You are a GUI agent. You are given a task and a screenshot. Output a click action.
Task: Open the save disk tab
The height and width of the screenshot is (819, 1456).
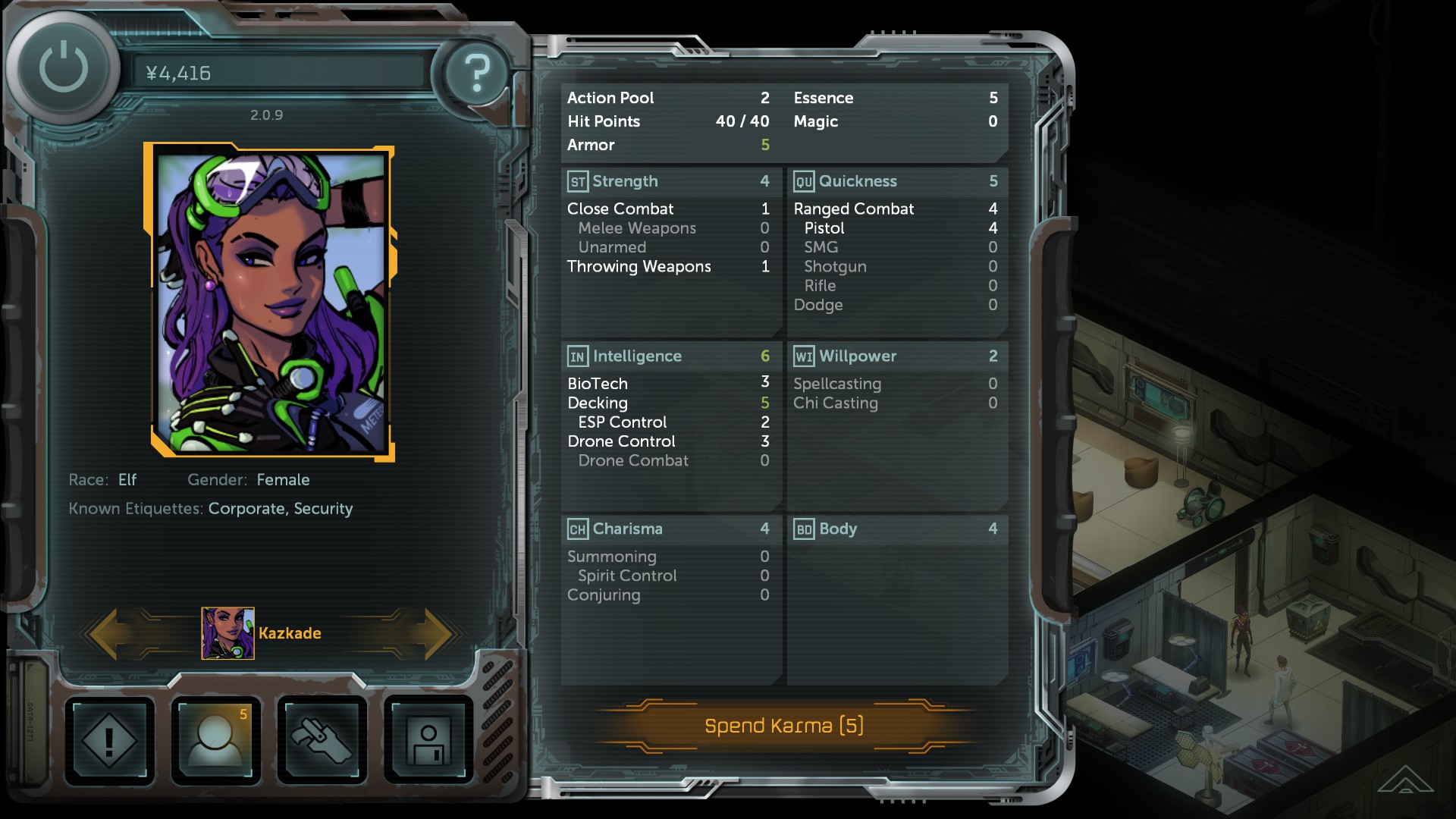pos(428,739)
